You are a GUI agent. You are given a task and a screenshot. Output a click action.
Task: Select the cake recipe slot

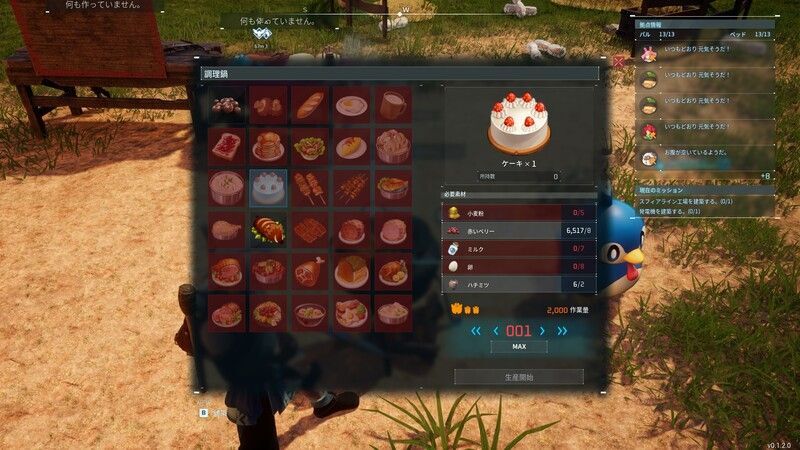click(x=268, y=187)
